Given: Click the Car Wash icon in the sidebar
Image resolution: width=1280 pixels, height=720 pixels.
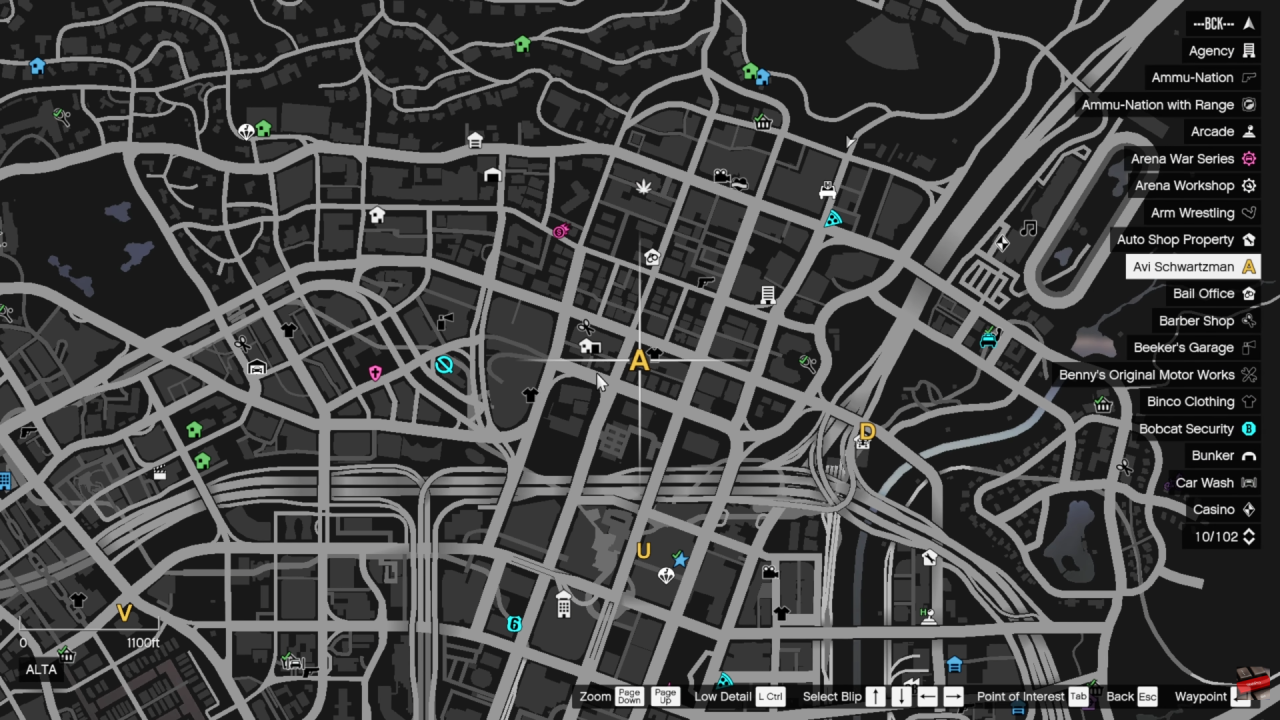Looking at the screenshot, I should (x=1248, y=482).
